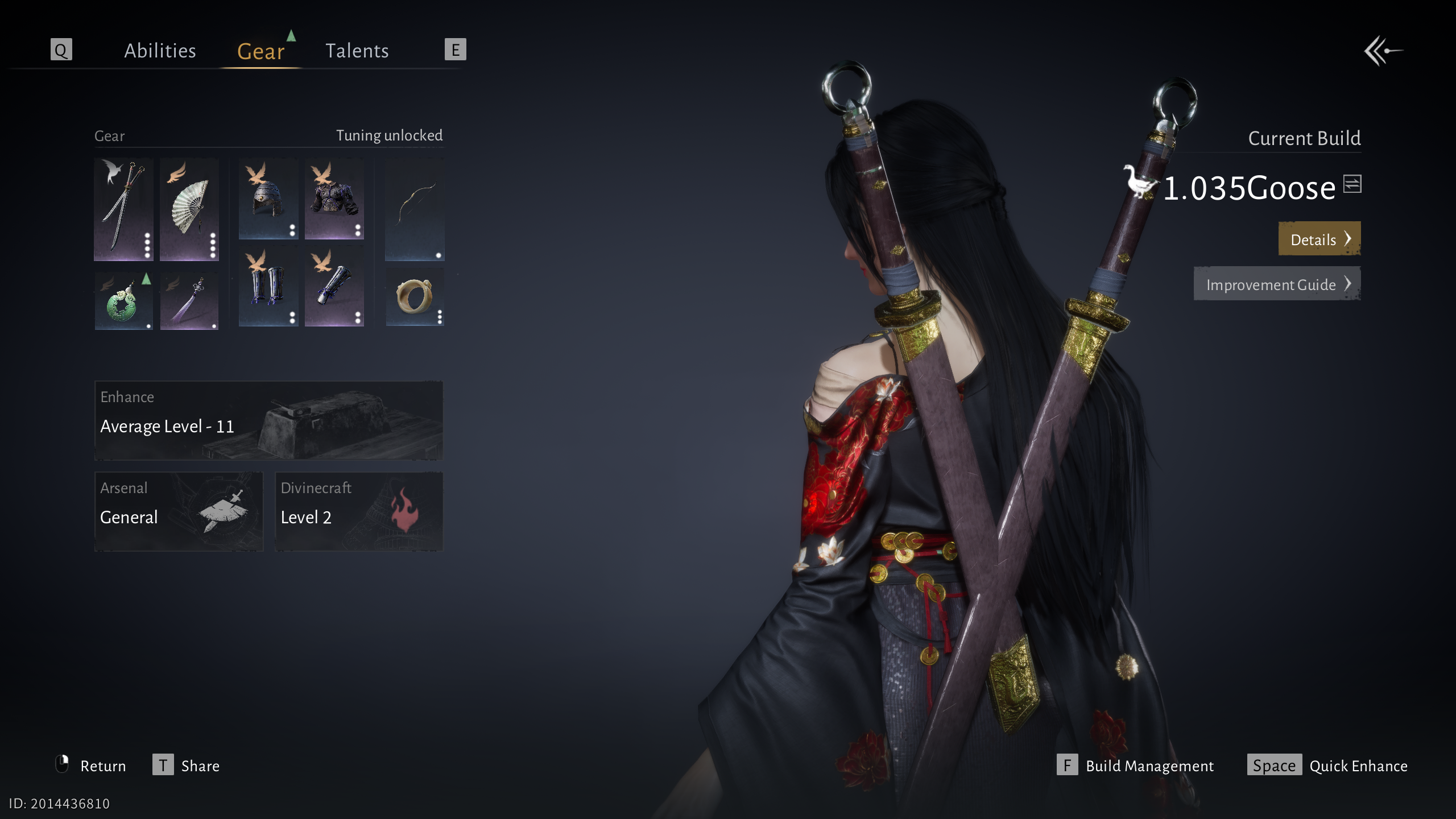Open the green jade pendant slot
The image size is (1456, 819).
[x=123, y=301]
